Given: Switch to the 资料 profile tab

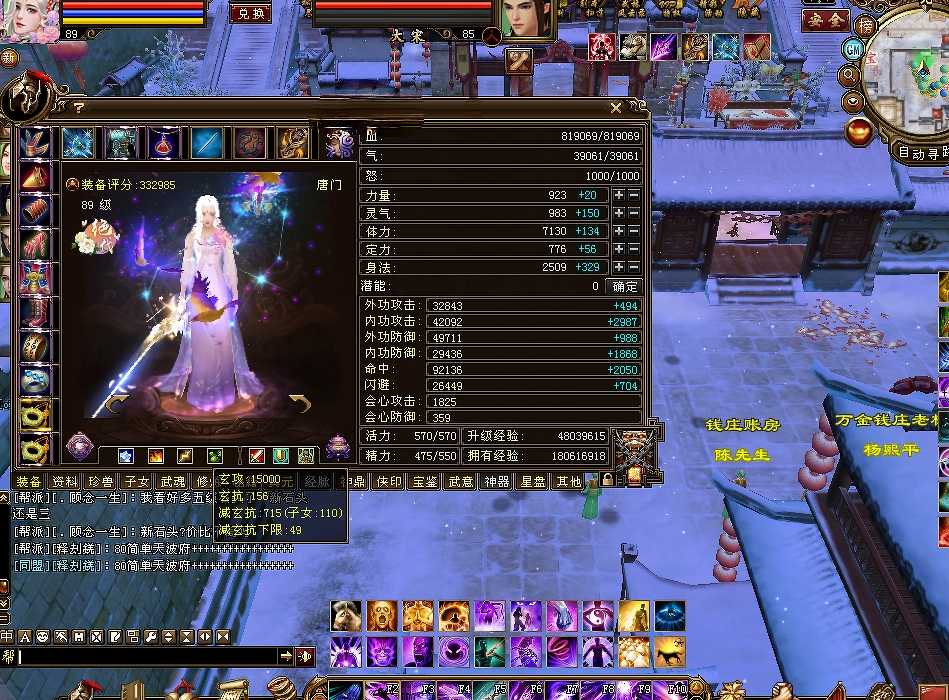Looking at the screenshot, I should pyautogui.click(x=64, y=482).
